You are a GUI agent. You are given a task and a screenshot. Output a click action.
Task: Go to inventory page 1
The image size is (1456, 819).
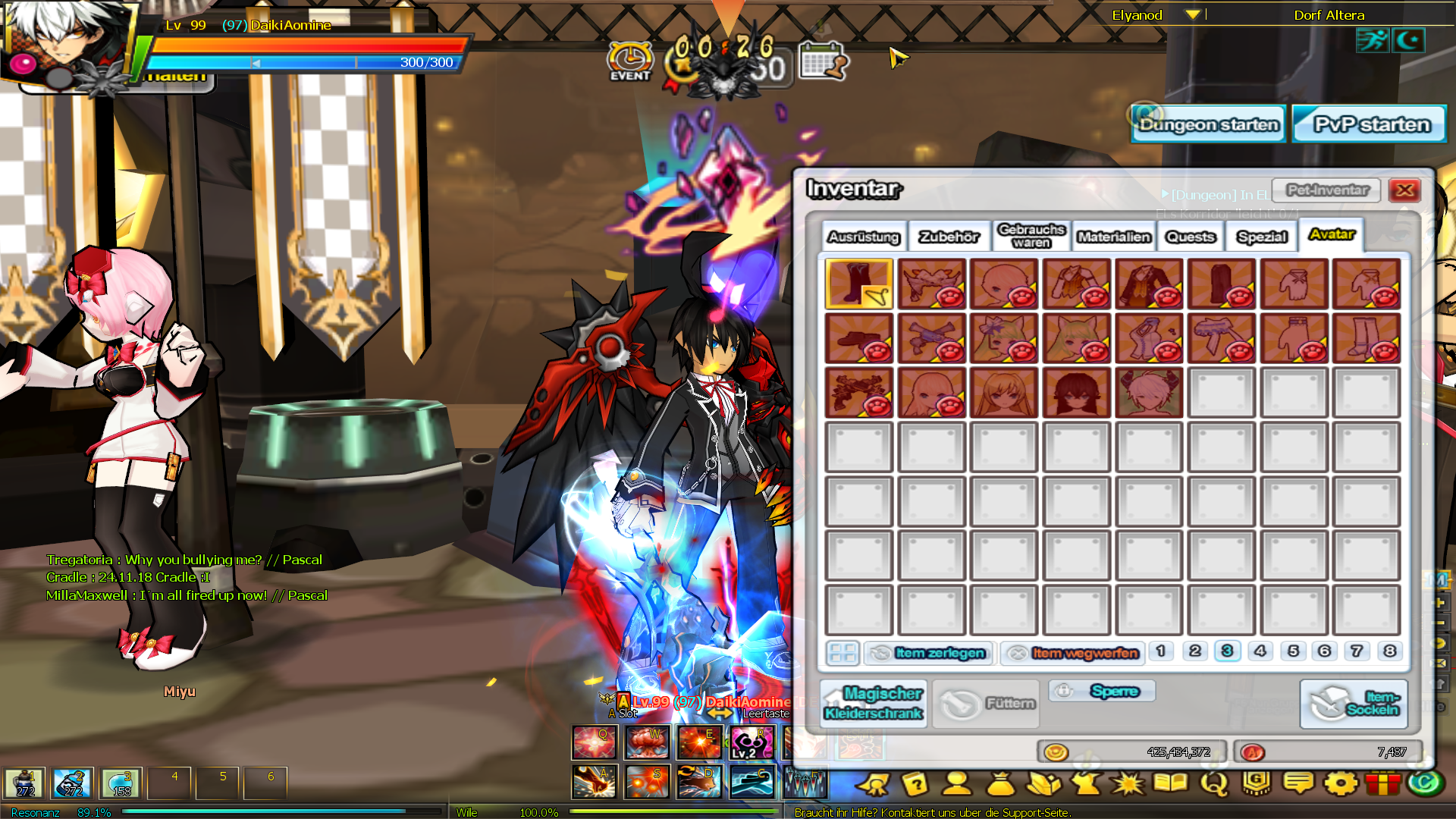(1160, 651)
